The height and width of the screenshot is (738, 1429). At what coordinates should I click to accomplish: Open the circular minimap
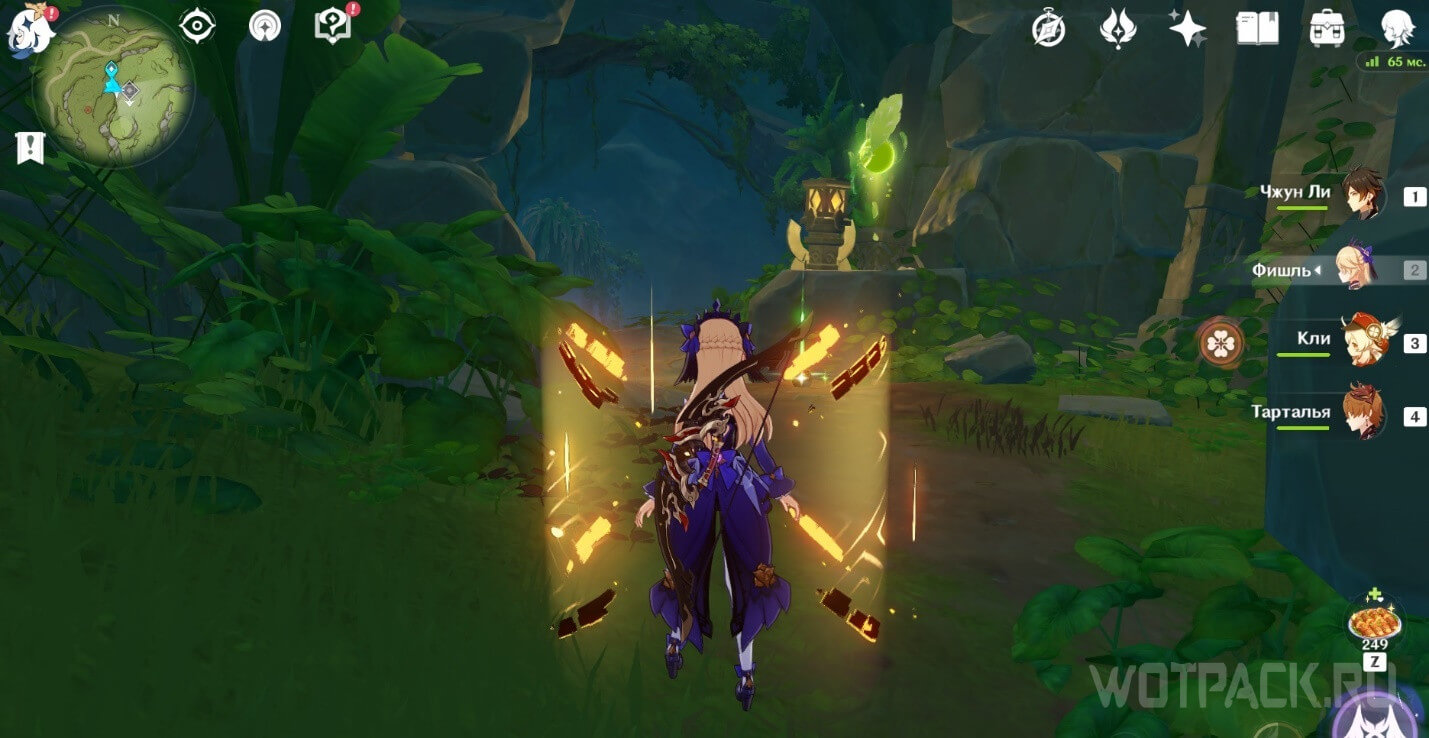pyautogui.click(x=112, y=89)
